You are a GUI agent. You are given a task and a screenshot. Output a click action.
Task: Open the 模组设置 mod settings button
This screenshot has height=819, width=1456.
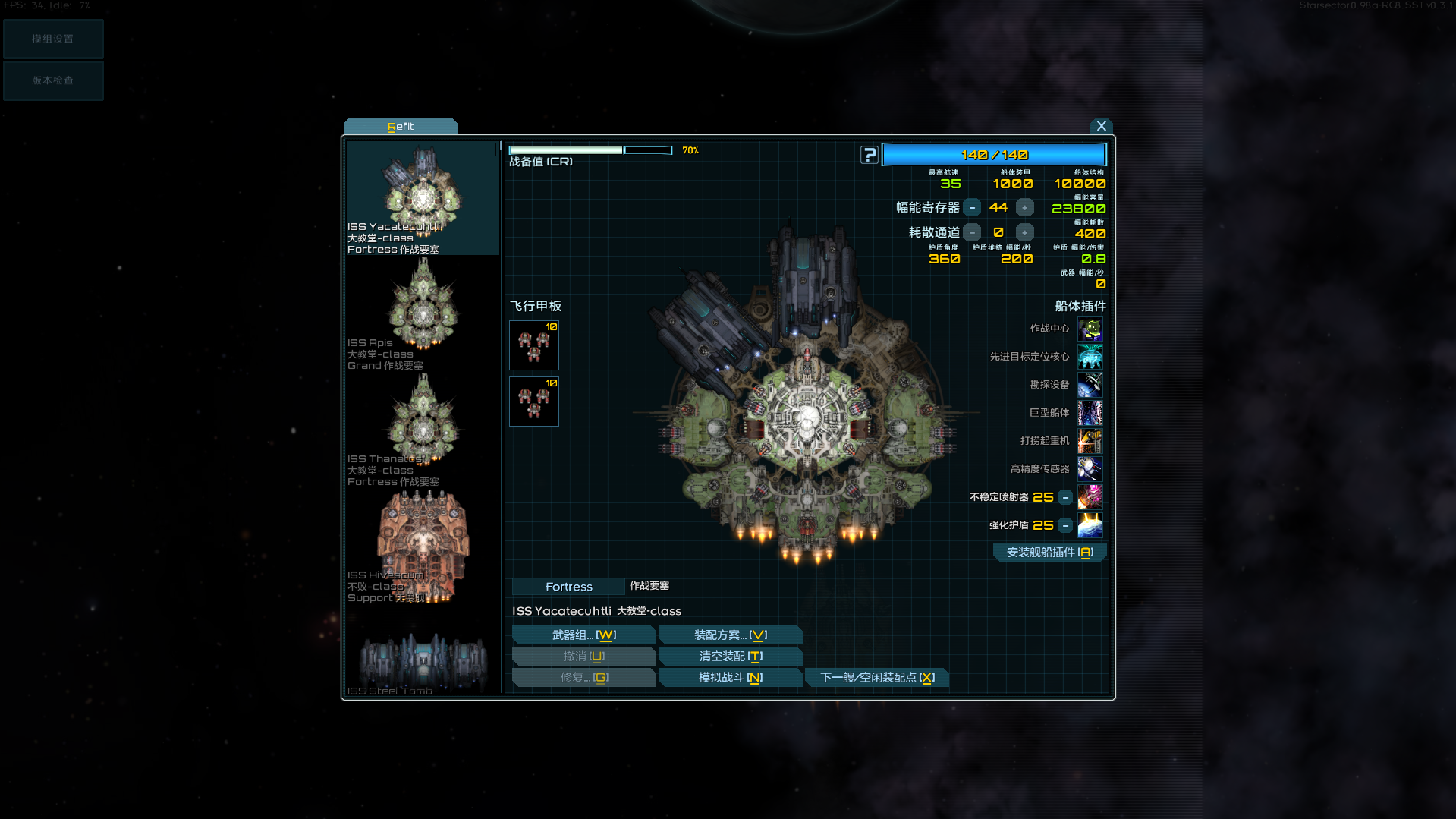[53, 39]
